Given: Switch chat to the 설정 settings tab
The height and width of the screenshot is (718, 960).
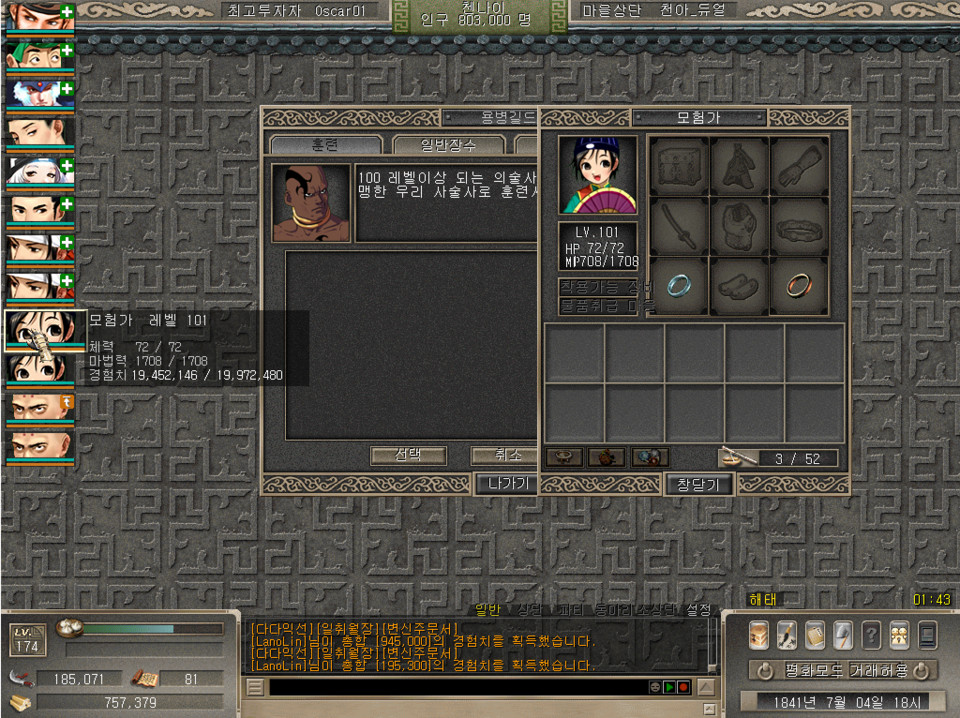Looking at the screenshot, I should click(x=700, y=609).
